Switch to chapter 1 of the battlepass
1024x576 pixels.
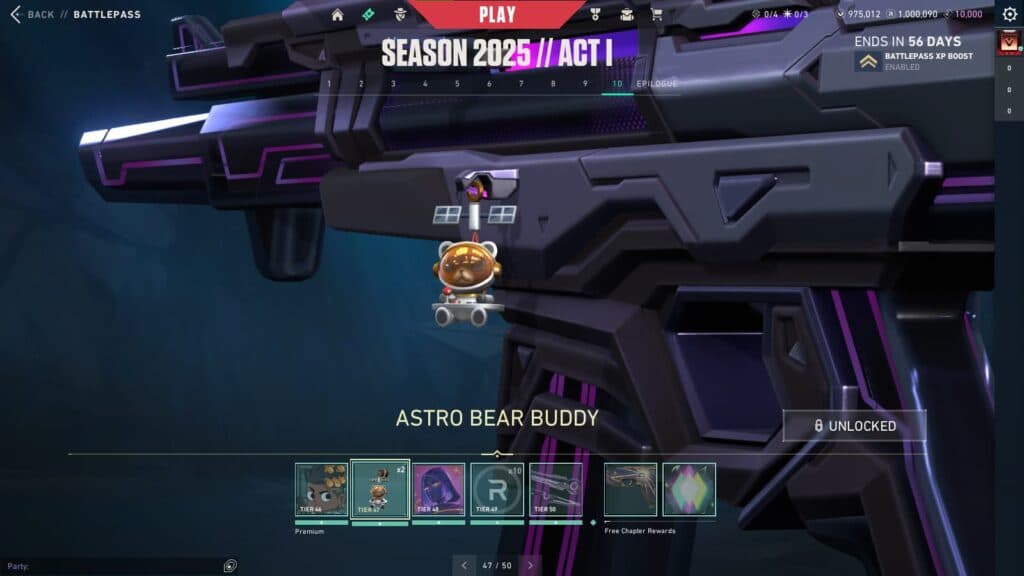click(330, 84)
